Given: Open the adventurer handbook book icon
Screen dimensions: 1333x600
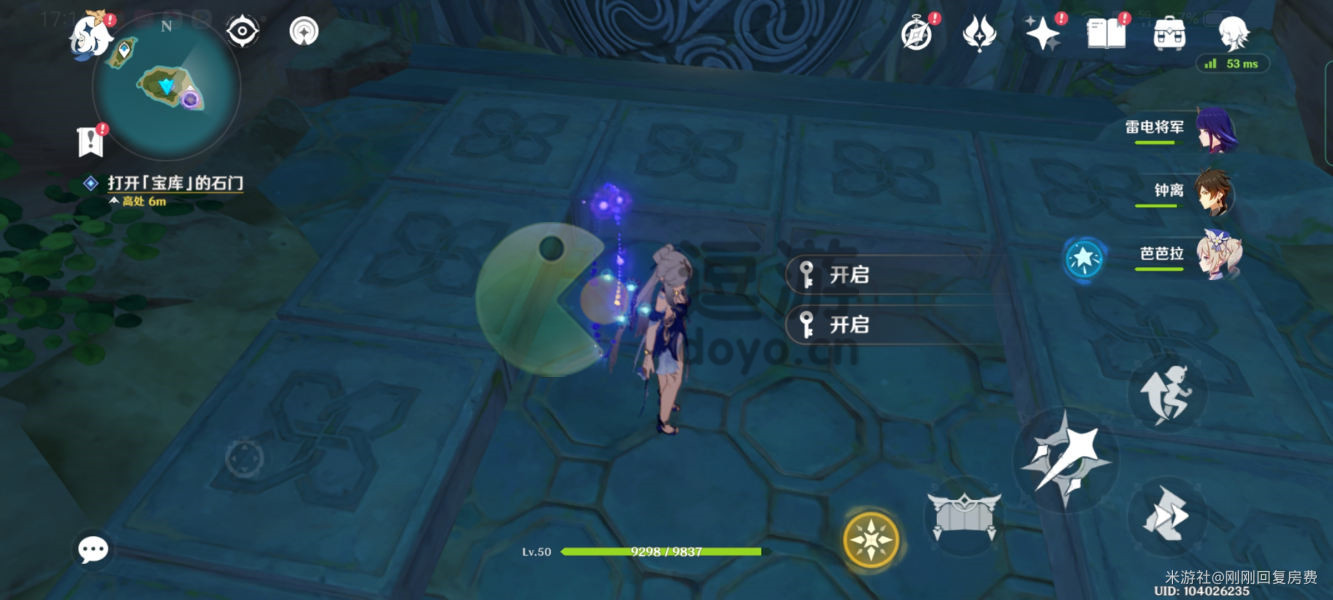Looking at the screenshot, I should pyautogui.click(x=1106, y=34).
